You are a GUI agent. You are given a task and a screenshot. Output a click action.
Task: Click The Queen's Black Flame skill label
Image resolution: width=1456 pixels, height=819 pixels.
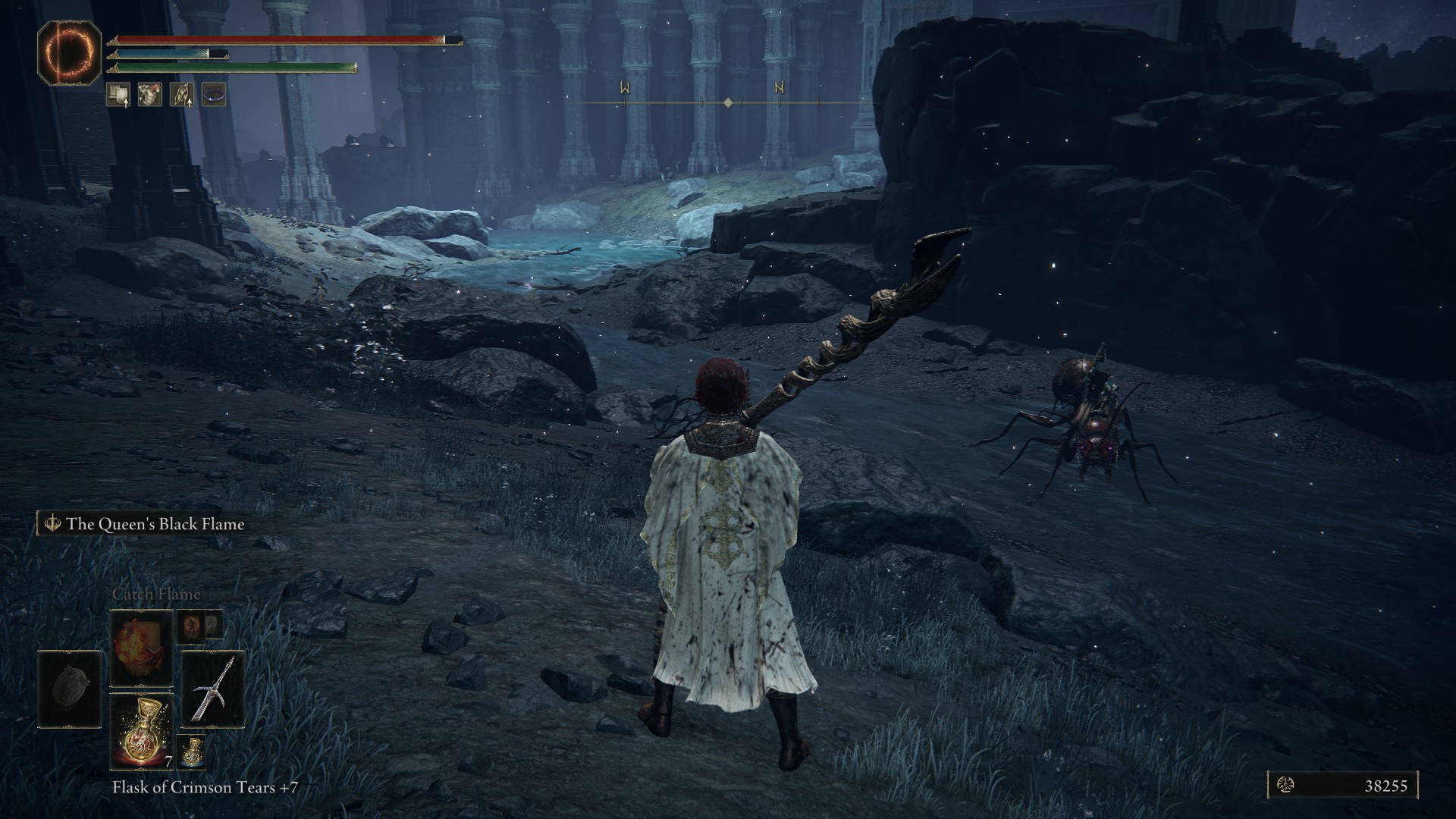point(155,524)
